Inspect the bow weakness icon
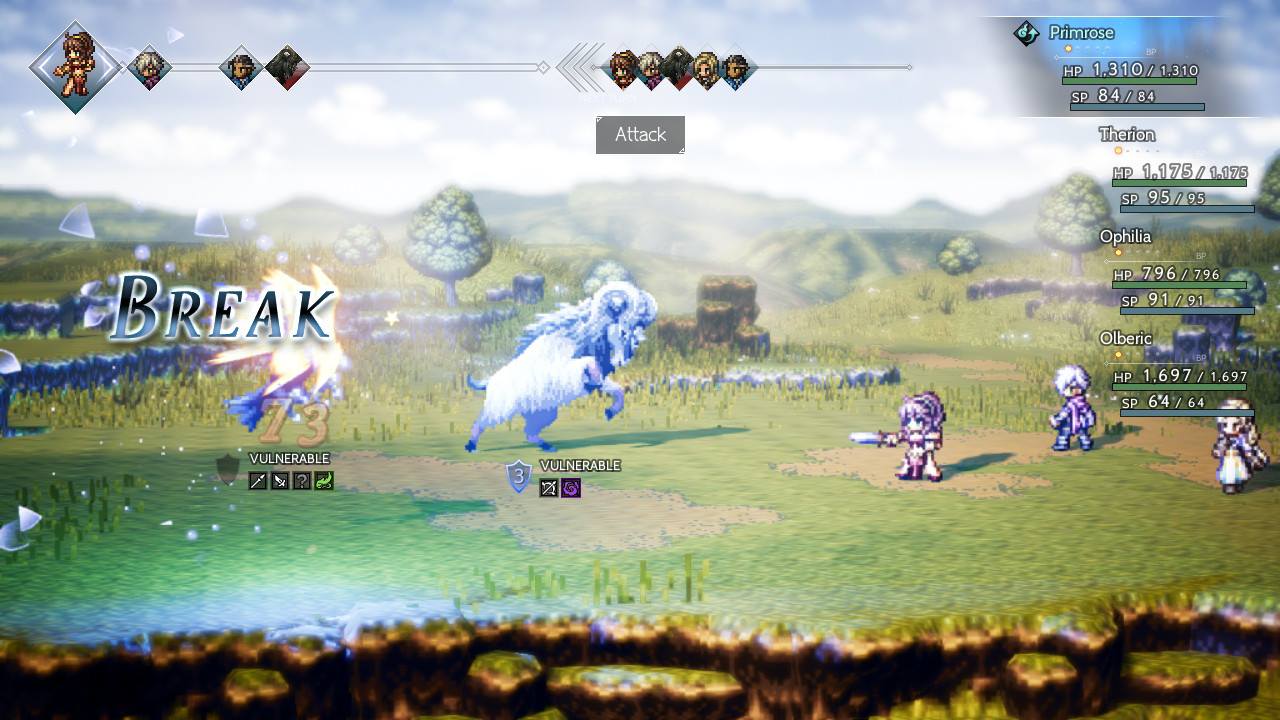Image resolution: width=1280 pixels, height=720 pixels. point(549,488)
